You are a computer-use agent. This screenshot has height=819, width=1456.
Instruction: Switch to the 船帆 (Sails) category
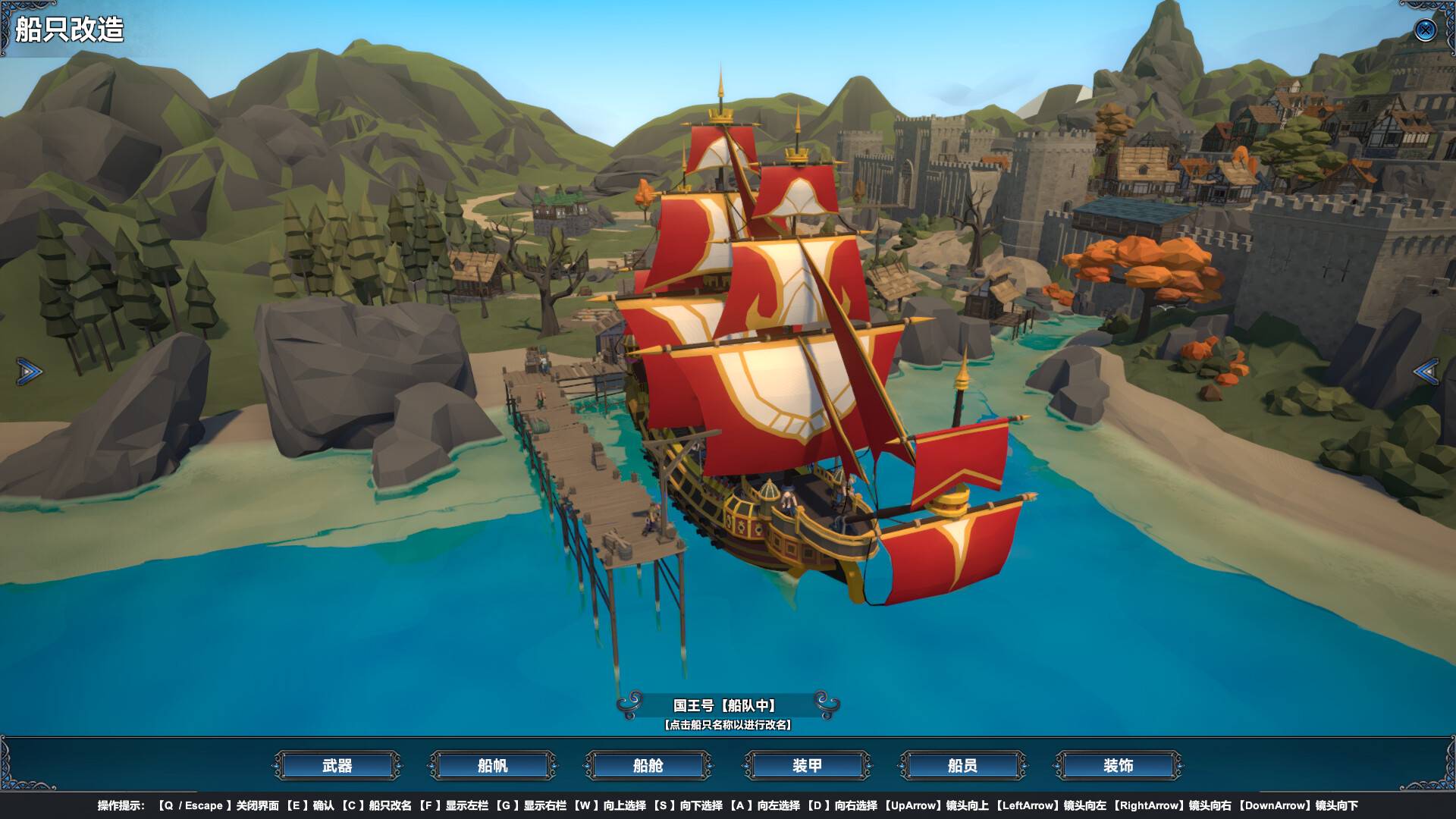(491, 767)
